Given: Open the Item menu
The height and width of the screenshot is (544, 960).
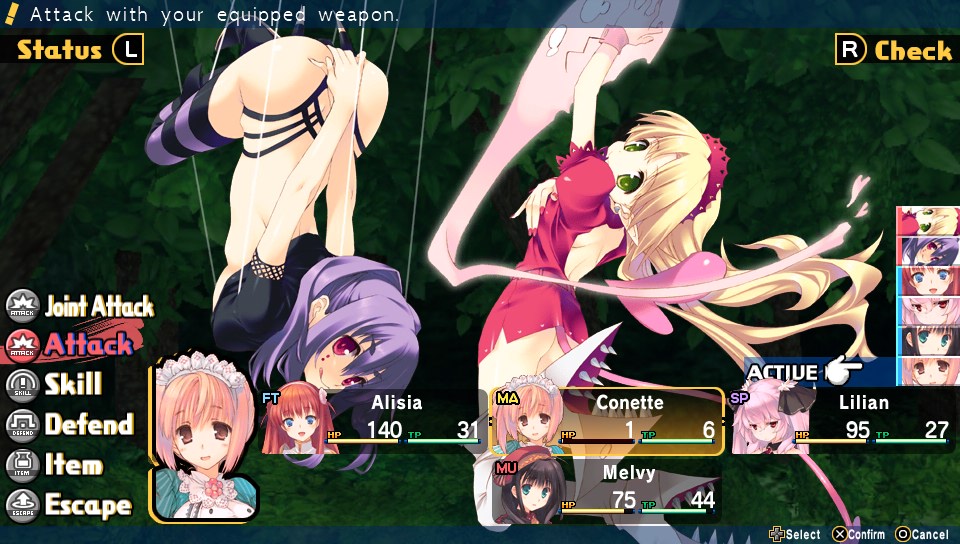Looking at the screenshot, I should click(56, 465).
